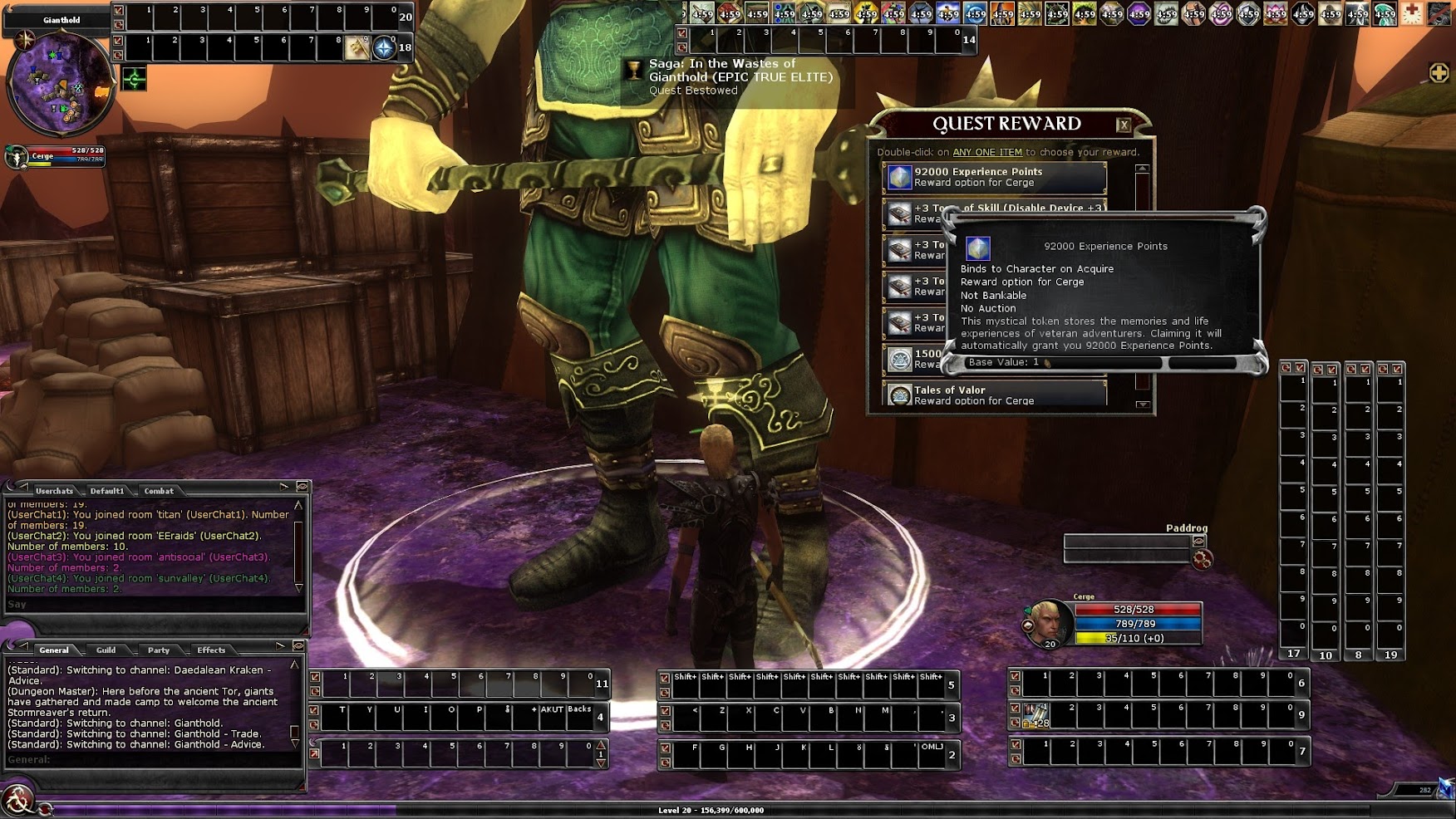This screenshot has width=1456, height=819.
Task: Click the green crosshair focus icon
Action: coord(134,79)
